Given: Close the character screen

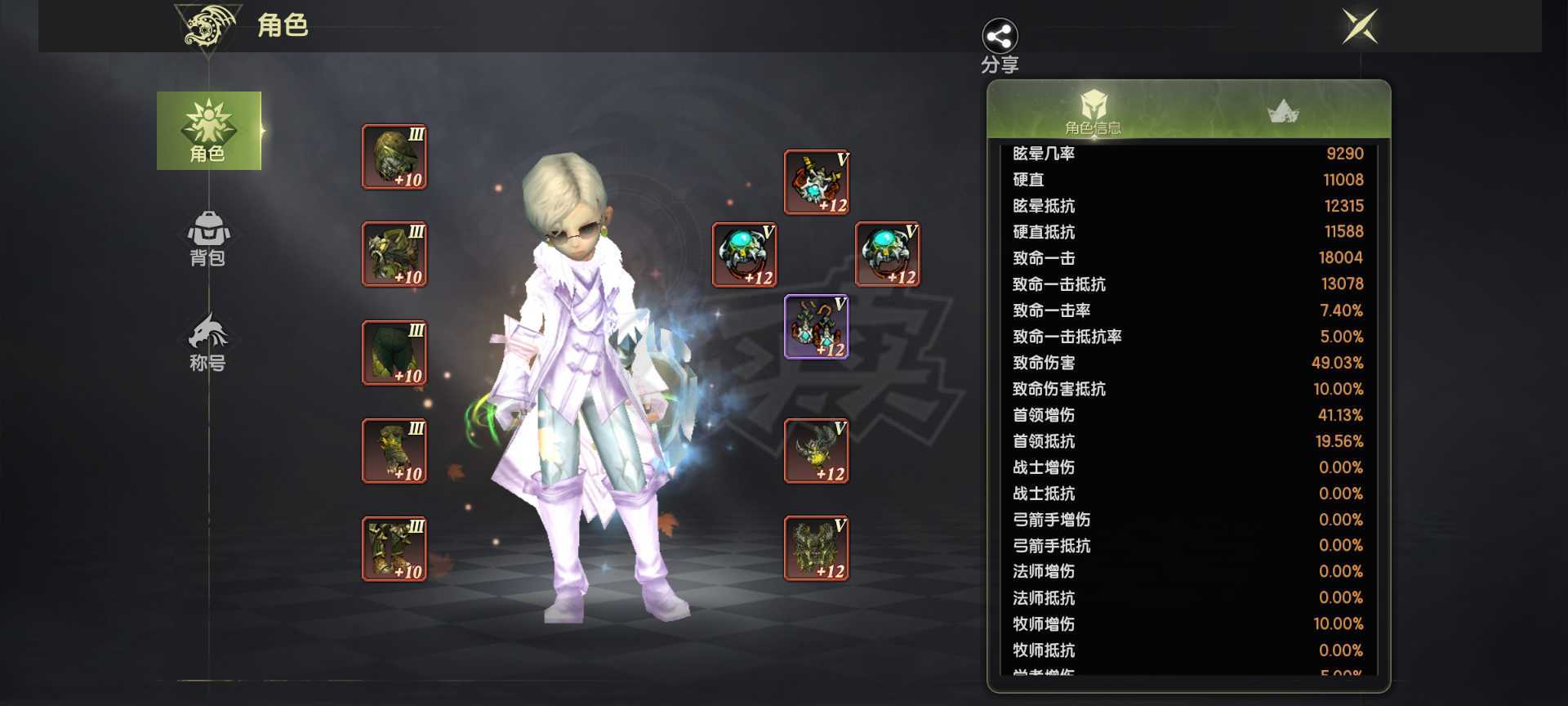Looking at the screenshot, I should (1360, 26).
